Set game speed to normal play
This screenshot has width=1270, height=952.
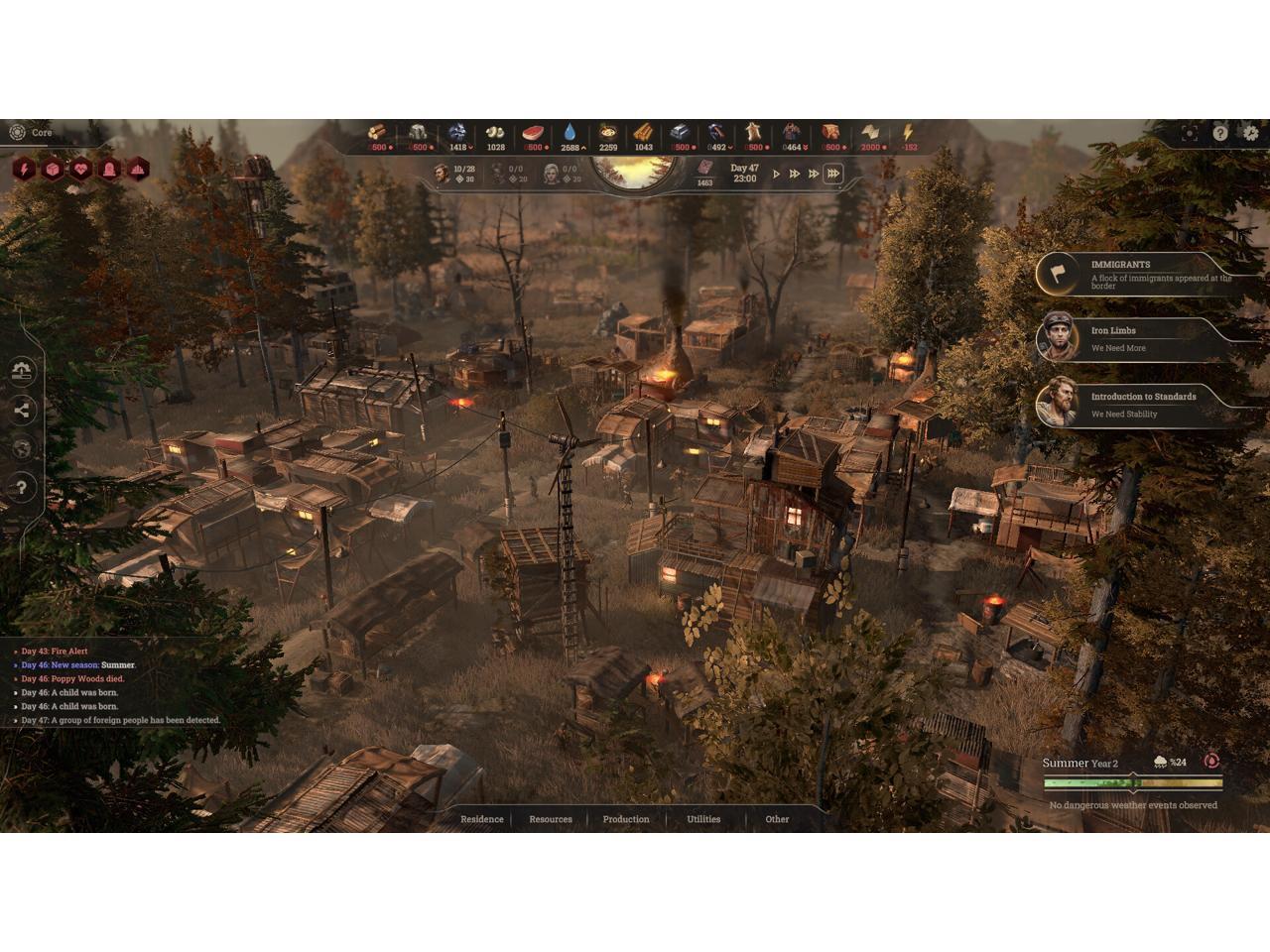777,174
